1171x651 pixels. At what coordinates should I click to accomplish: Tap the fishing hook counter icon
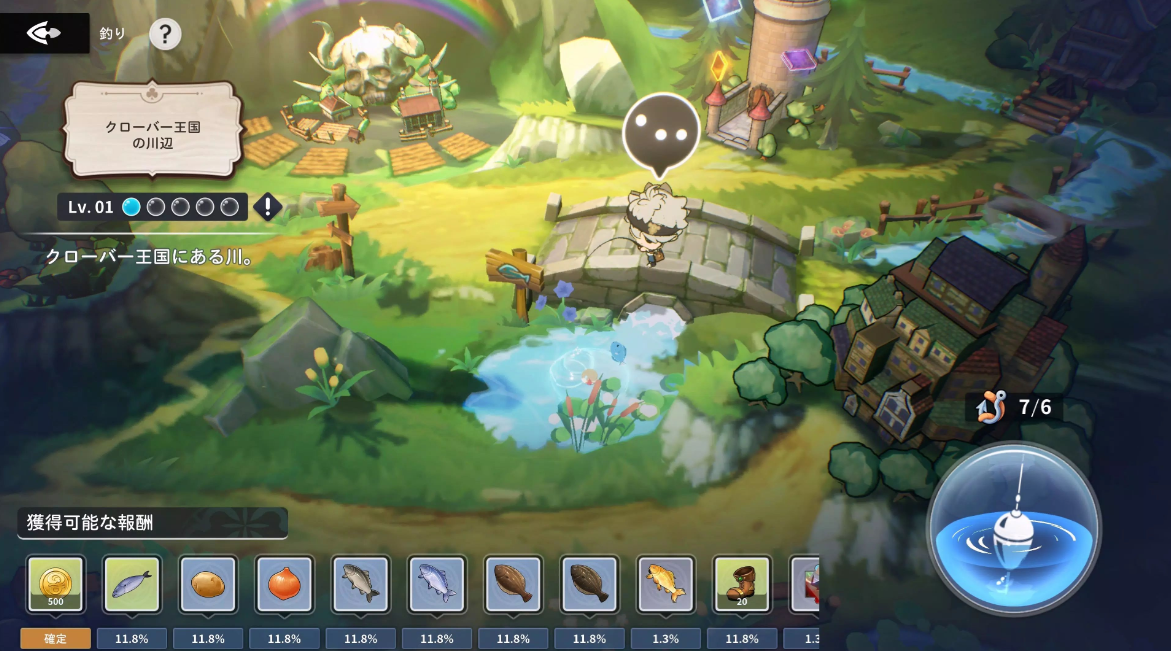coord(991,407)
